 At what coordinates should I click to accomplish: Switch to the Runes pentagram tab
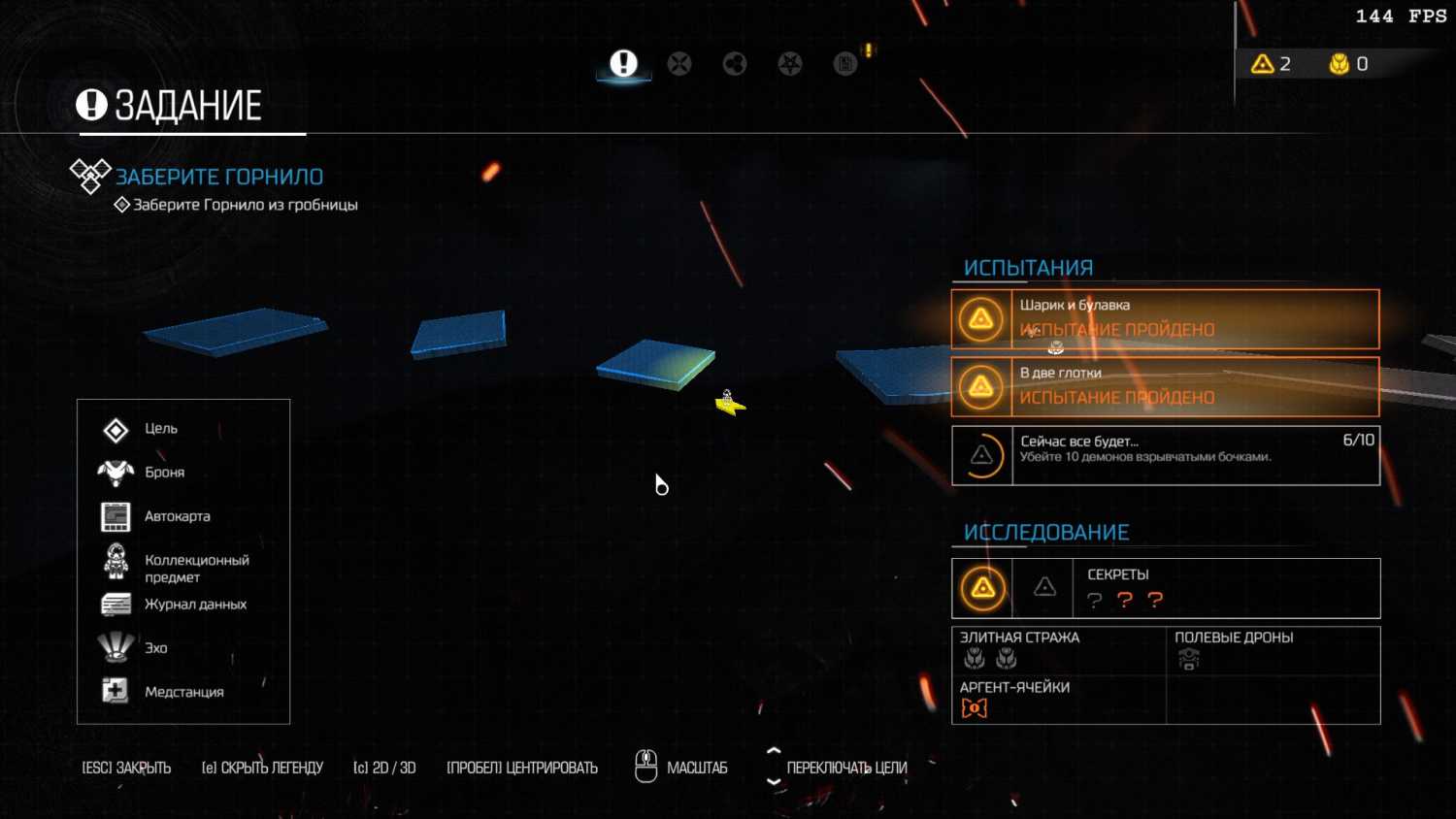790,64
